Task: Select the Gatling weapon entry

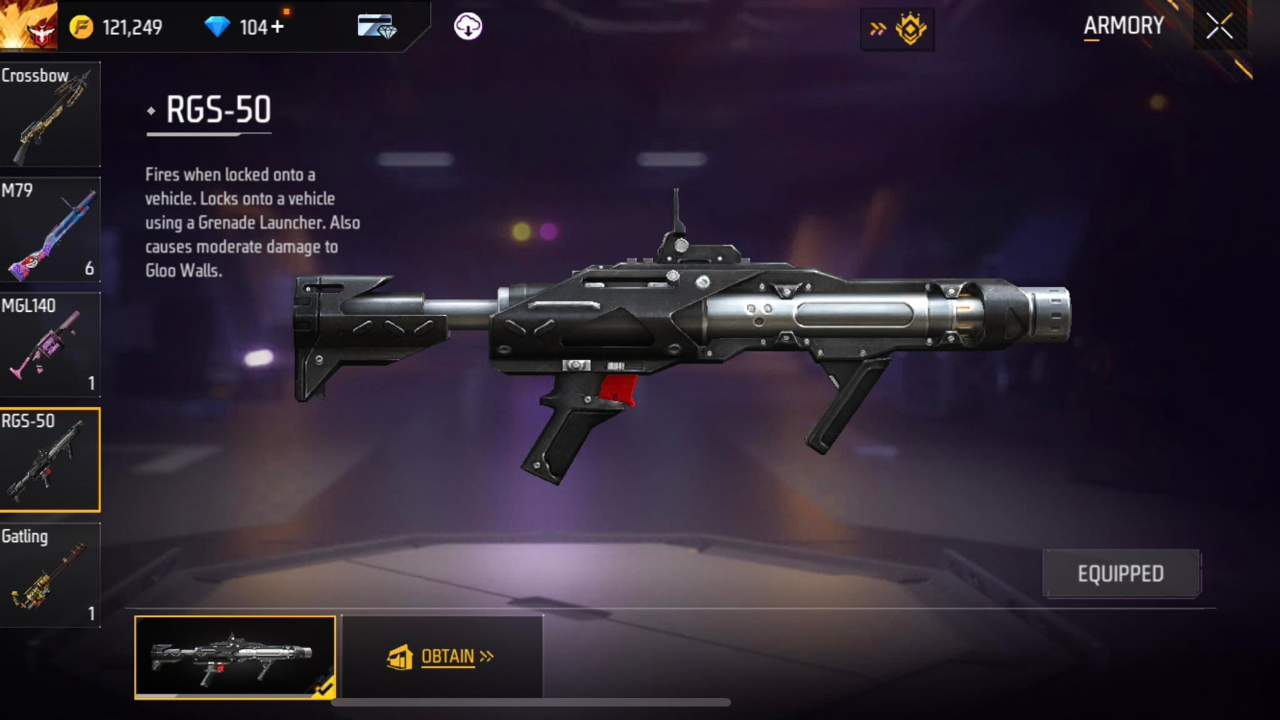Action: point(50,573)
